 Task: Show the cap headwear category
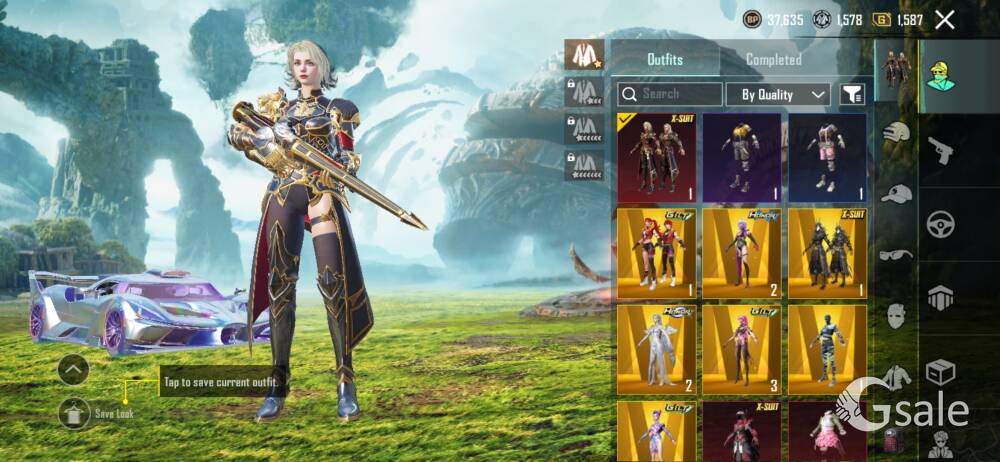pos(896,194)
